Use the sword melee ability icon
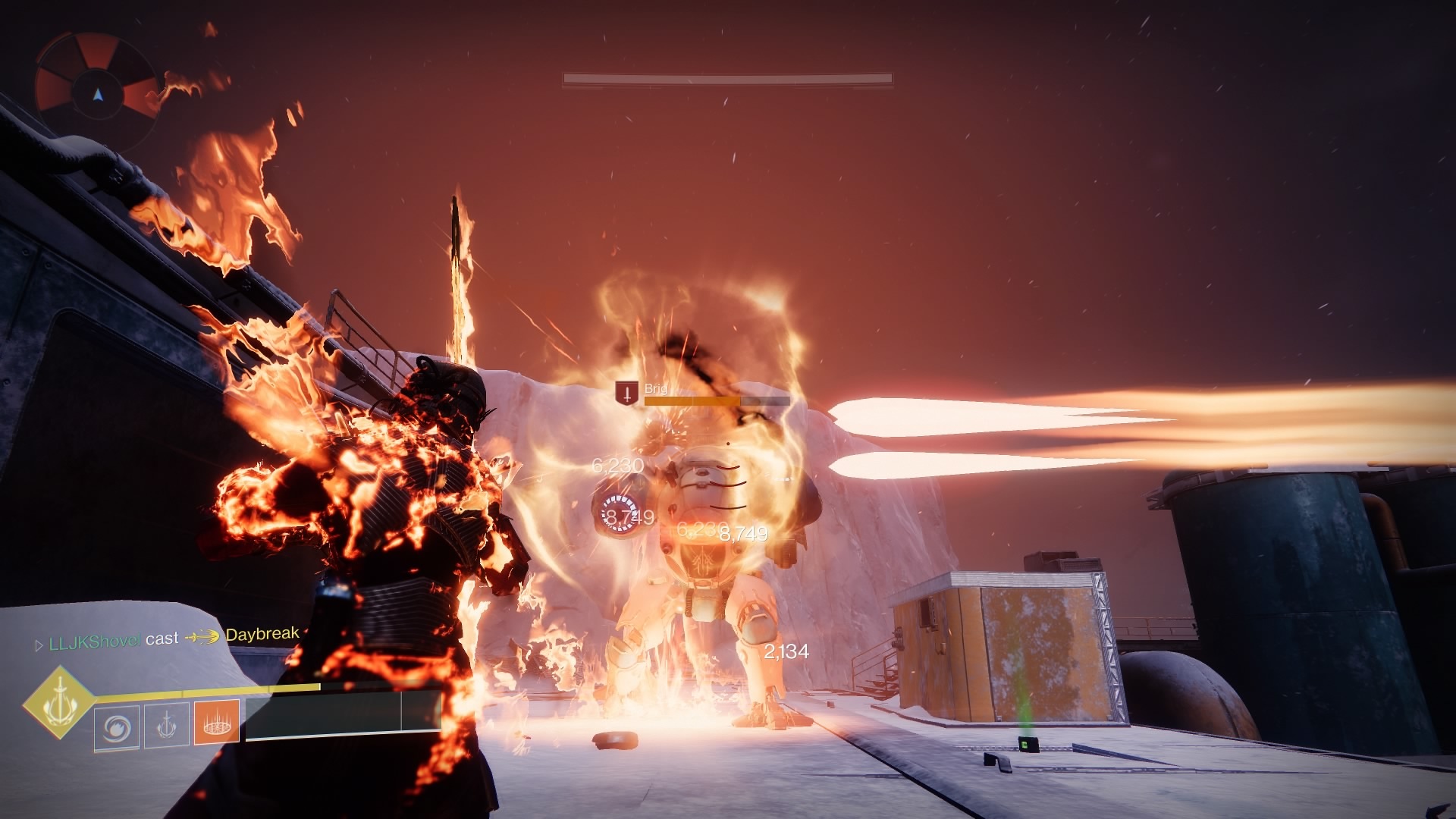Viewport: 1456px width, 819px height. 167,725
